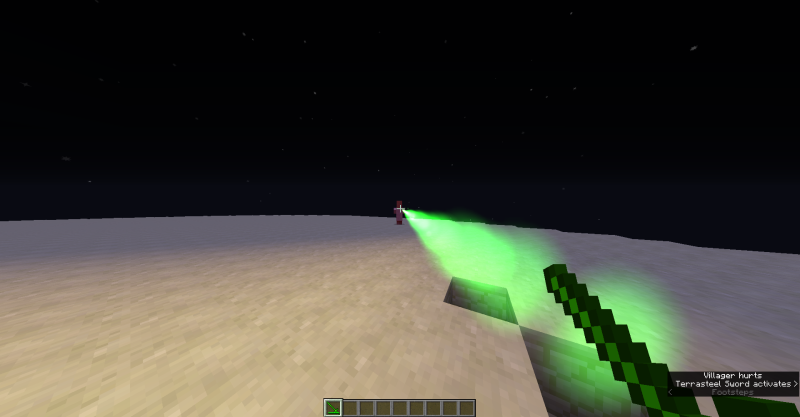Select the Terrasteel Sword hotbar slot
This screenshot has width=800, height=417.
[x=334, y=407]
